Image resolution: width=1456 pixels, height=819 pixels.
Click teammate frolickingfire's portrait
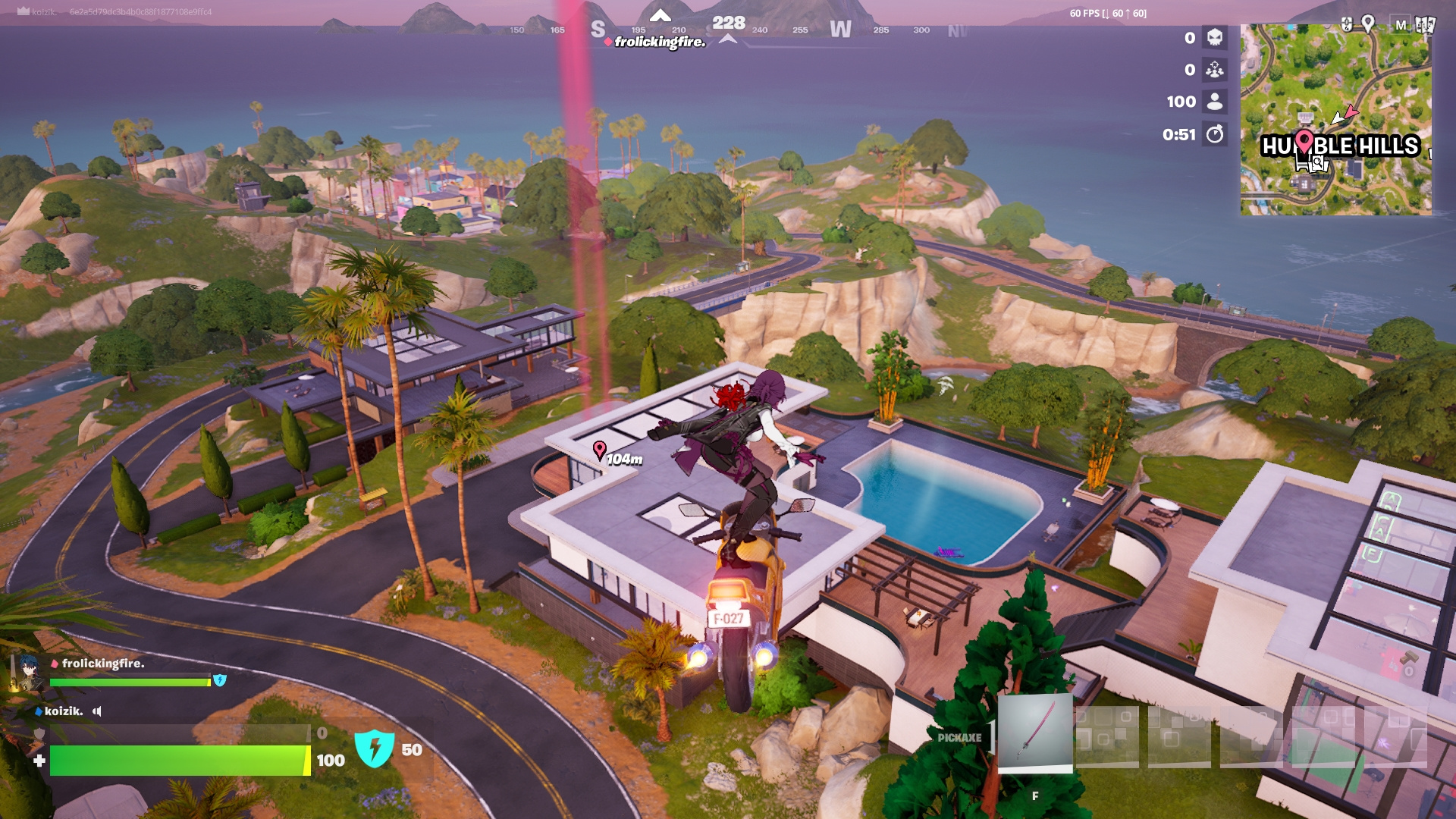(27, 672)
